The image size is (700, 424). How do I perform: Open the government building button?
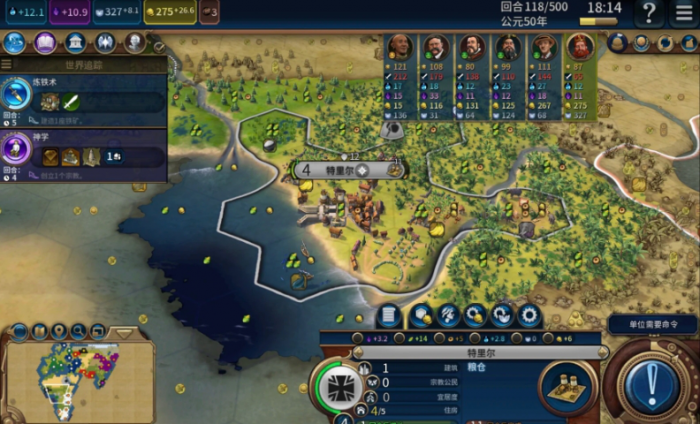click(75, 43)
